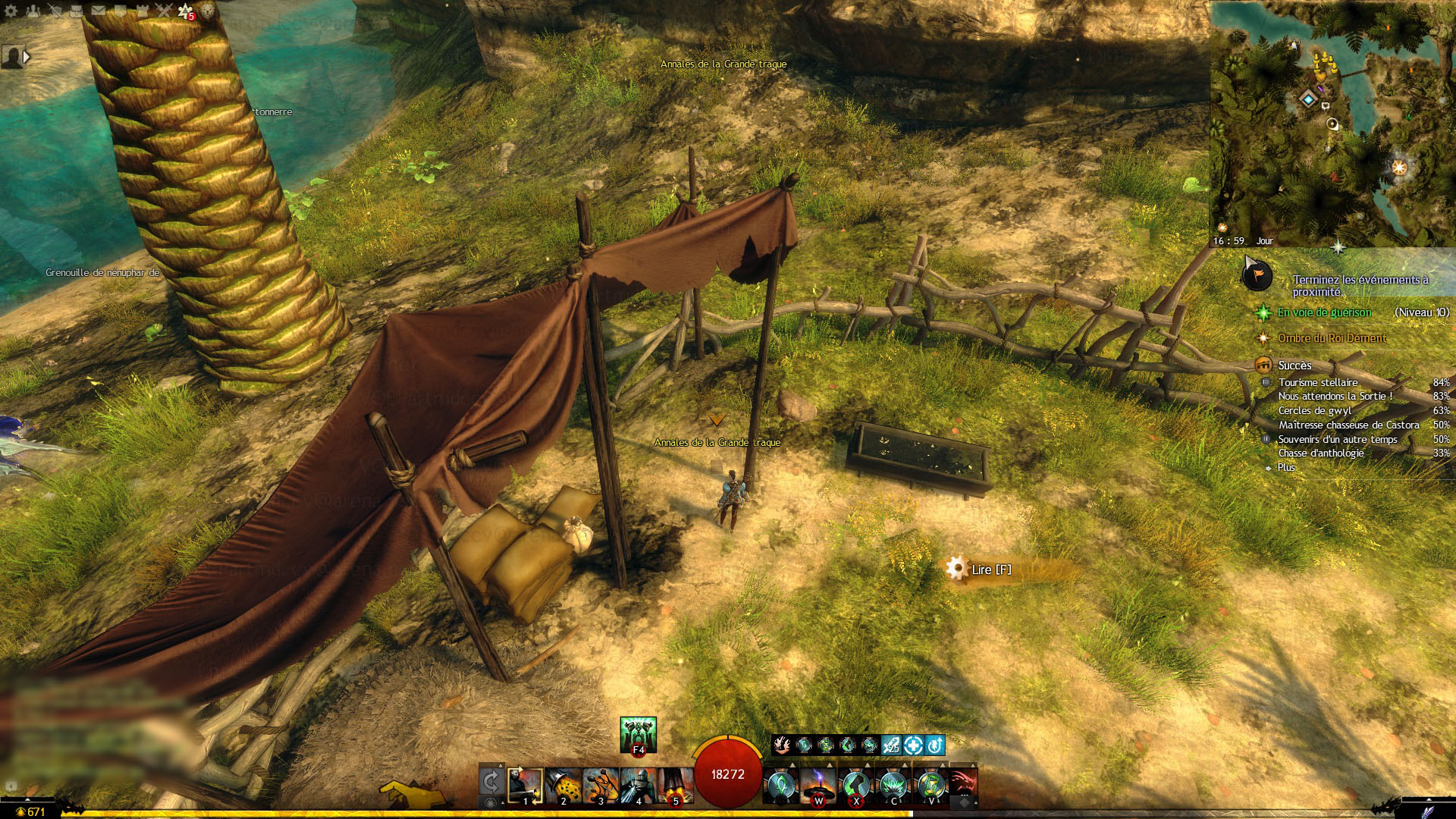Select the 'En voie de guérison' story entry

click(1324, 312)
